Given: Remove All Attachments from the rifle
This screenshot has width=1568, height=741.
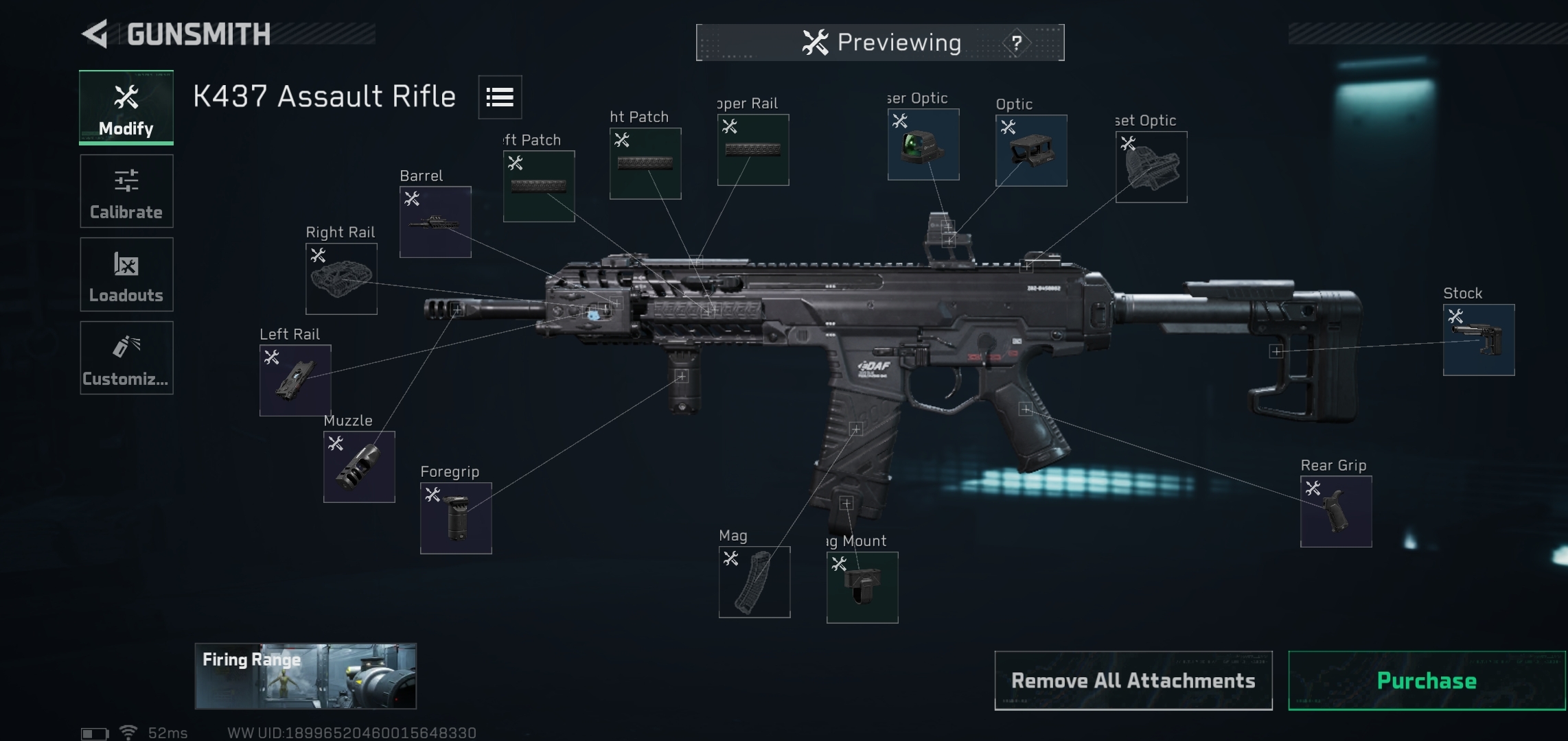Looking at the screenshot, I should [1133, 681].
